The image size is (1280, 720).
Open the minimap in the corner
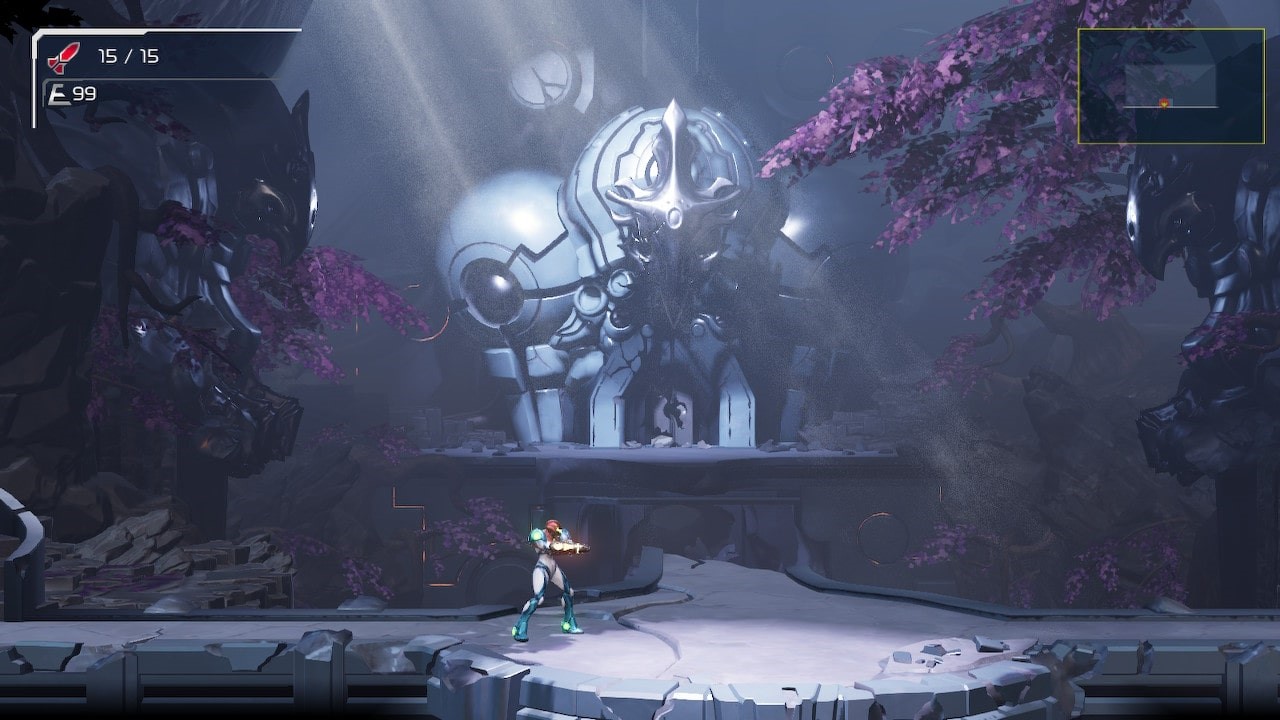1170,86
